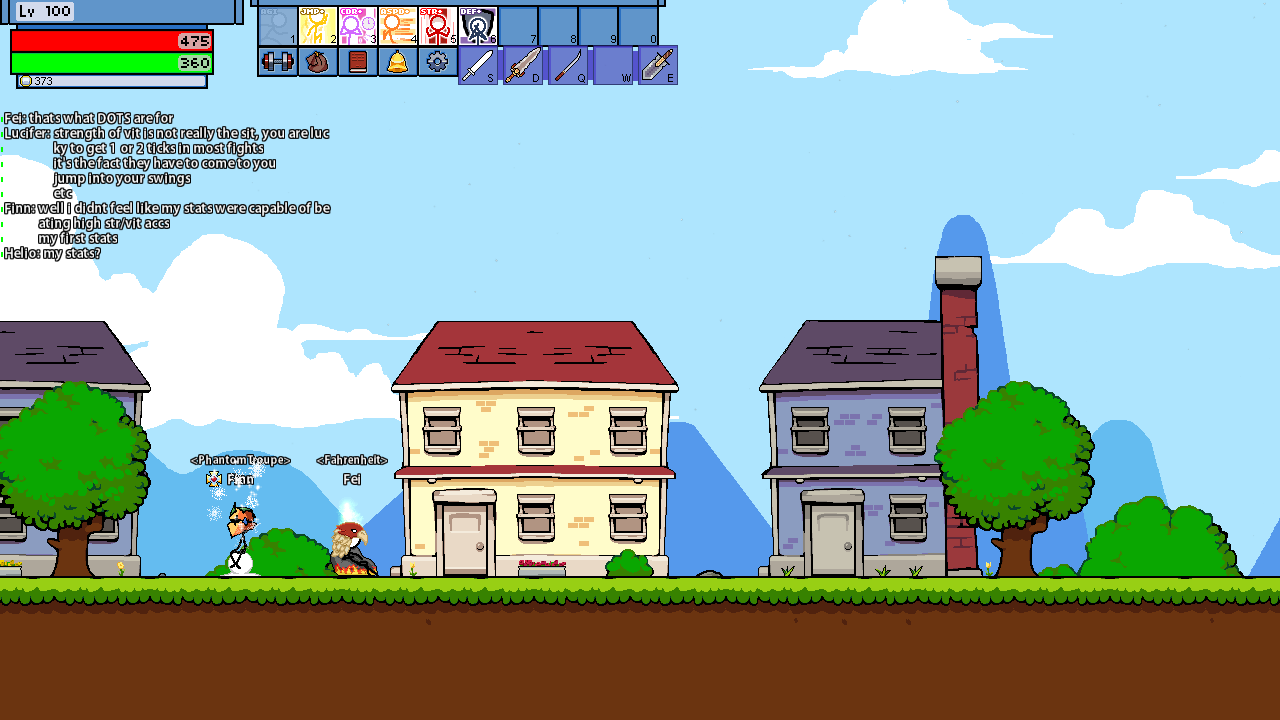This screenshot has width=1280, height=720.
Task: Click the chat log messages
Action: (x=166, y=185)
